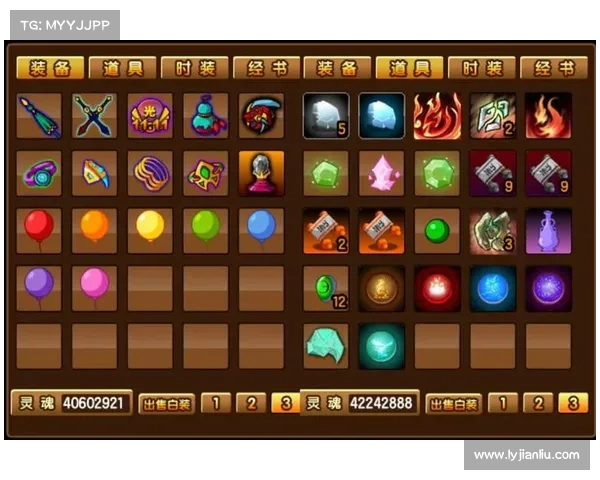The width and height of the screenshot is (600, 480).
Task: Select the purple sparkle orb
Action: pos(548,288)
